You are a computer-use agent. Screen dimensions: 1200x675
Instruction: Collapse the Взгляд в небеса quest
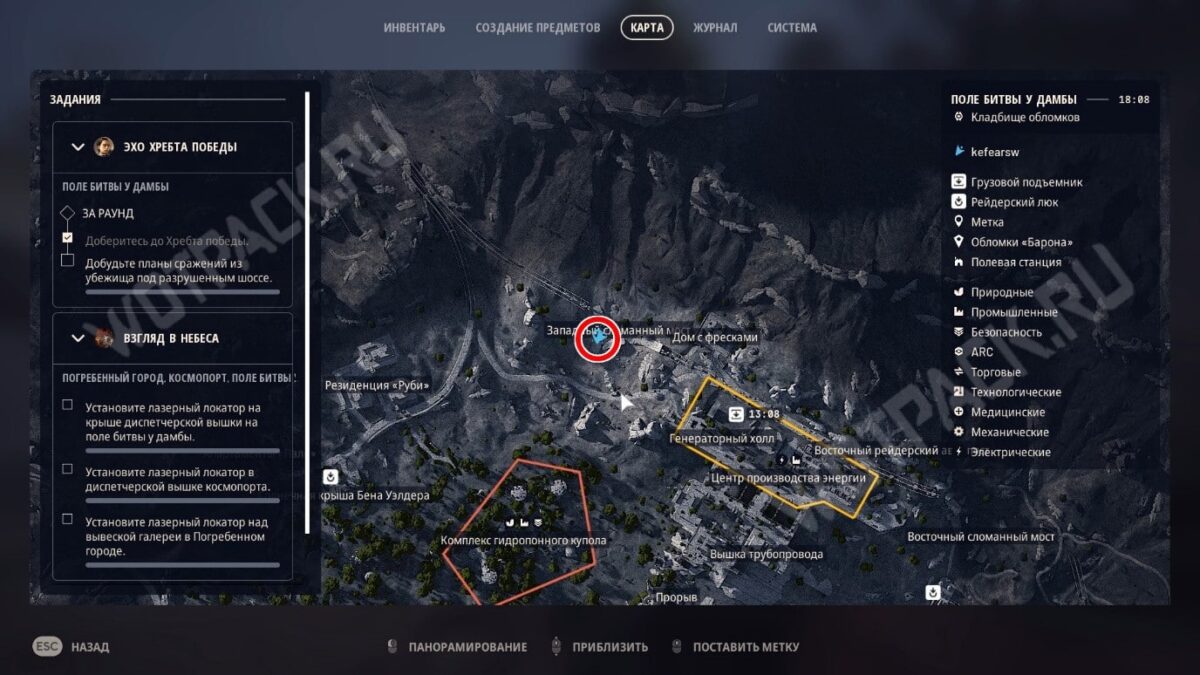pyautogui.click(x=78, y=338)
